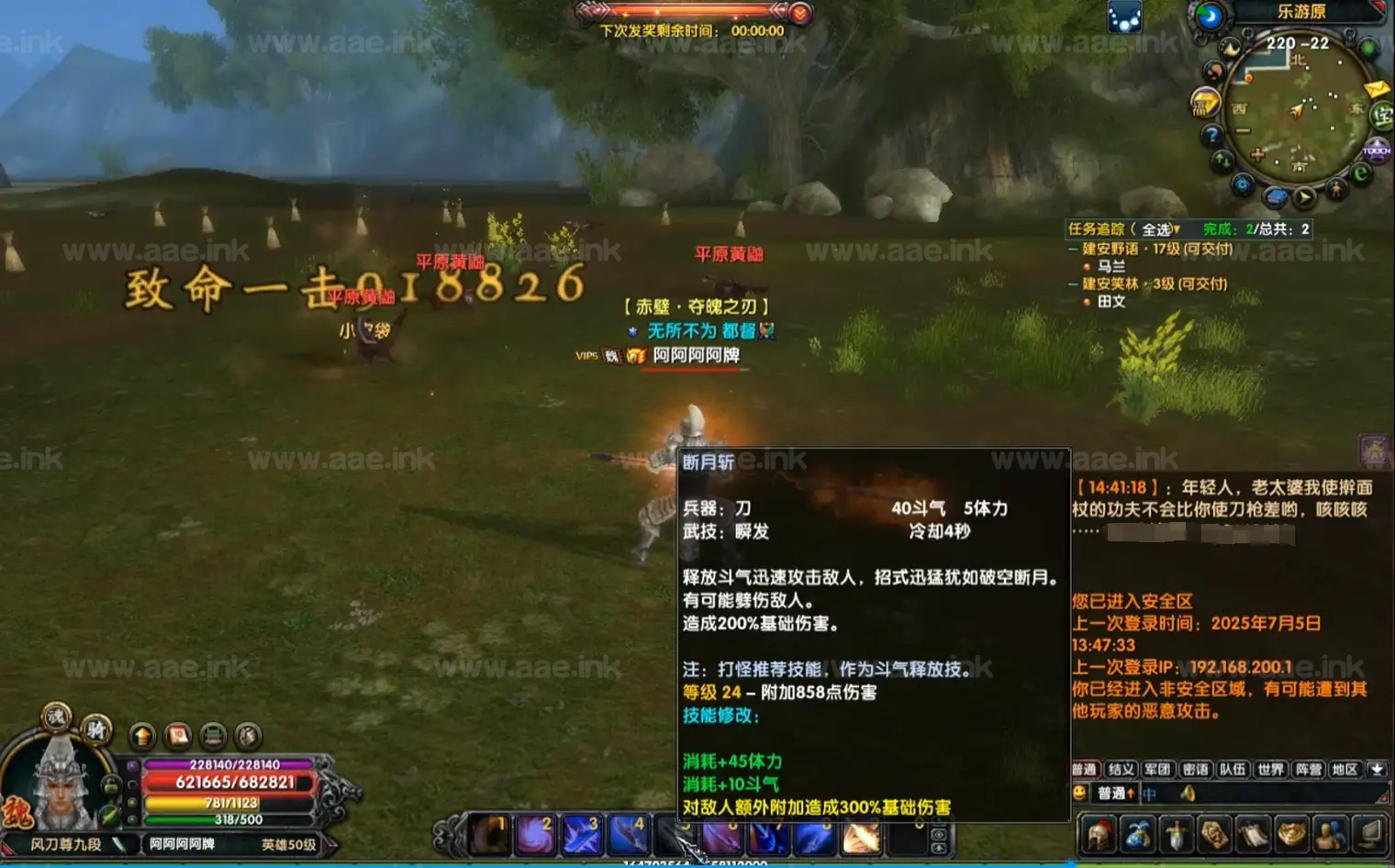Screen dimensions: 1395x868
Task: Switch to the 队伍 chat tab
Action: click(x=1233, y=769)
